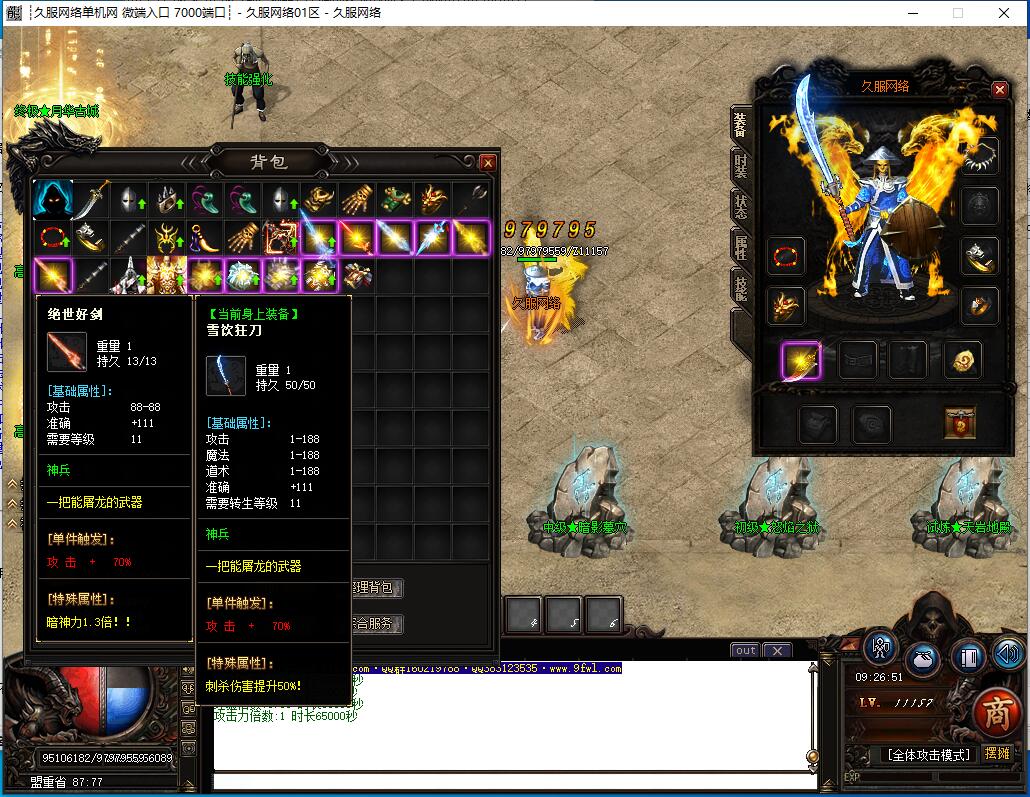The height and width of the screenshot is (797, 1030).
Task: Select the golden armor suit item
Action: pyautogui.click(x=165, y=275)
